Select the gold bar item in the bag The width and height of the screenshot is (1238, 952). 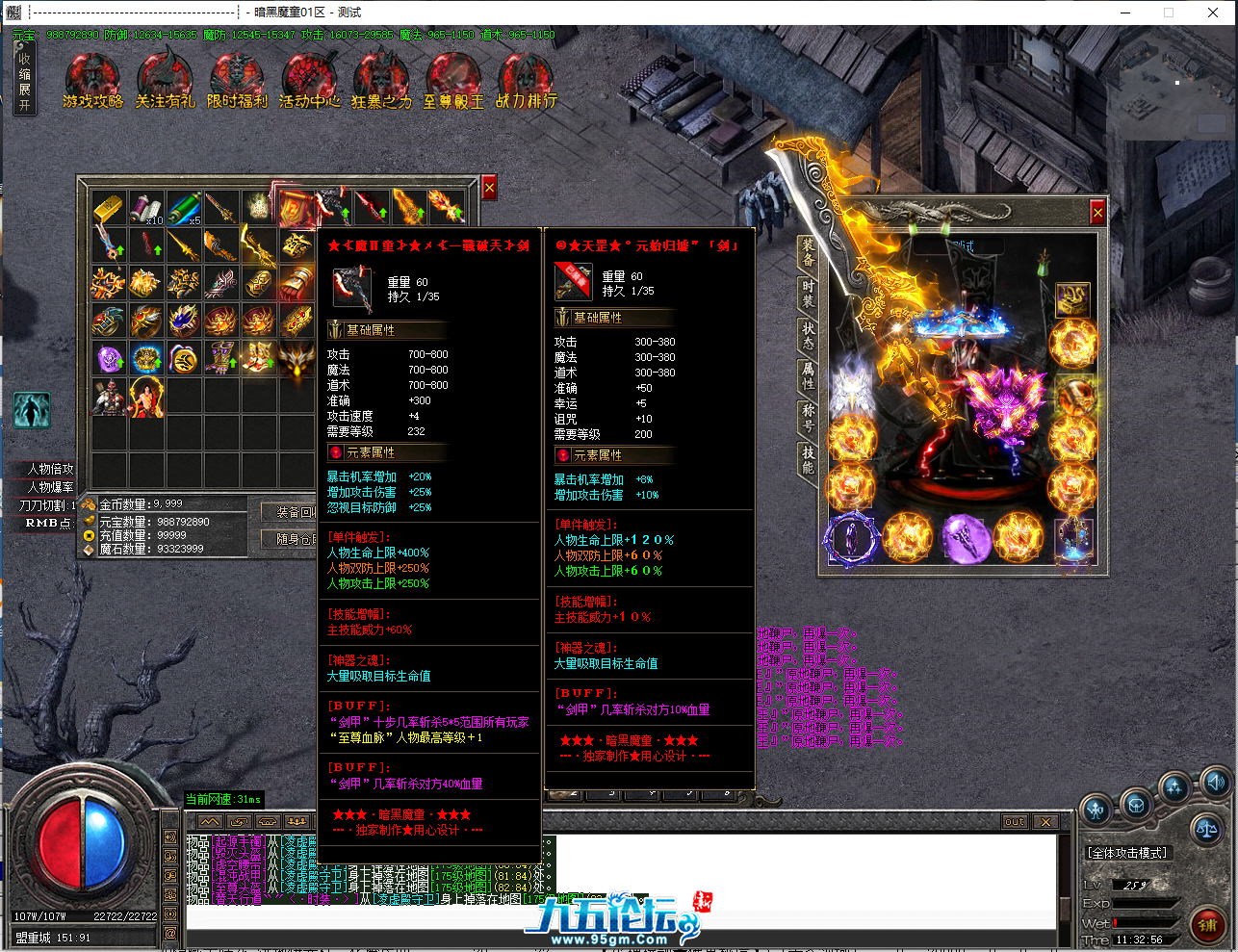click(x=109, y=208)
